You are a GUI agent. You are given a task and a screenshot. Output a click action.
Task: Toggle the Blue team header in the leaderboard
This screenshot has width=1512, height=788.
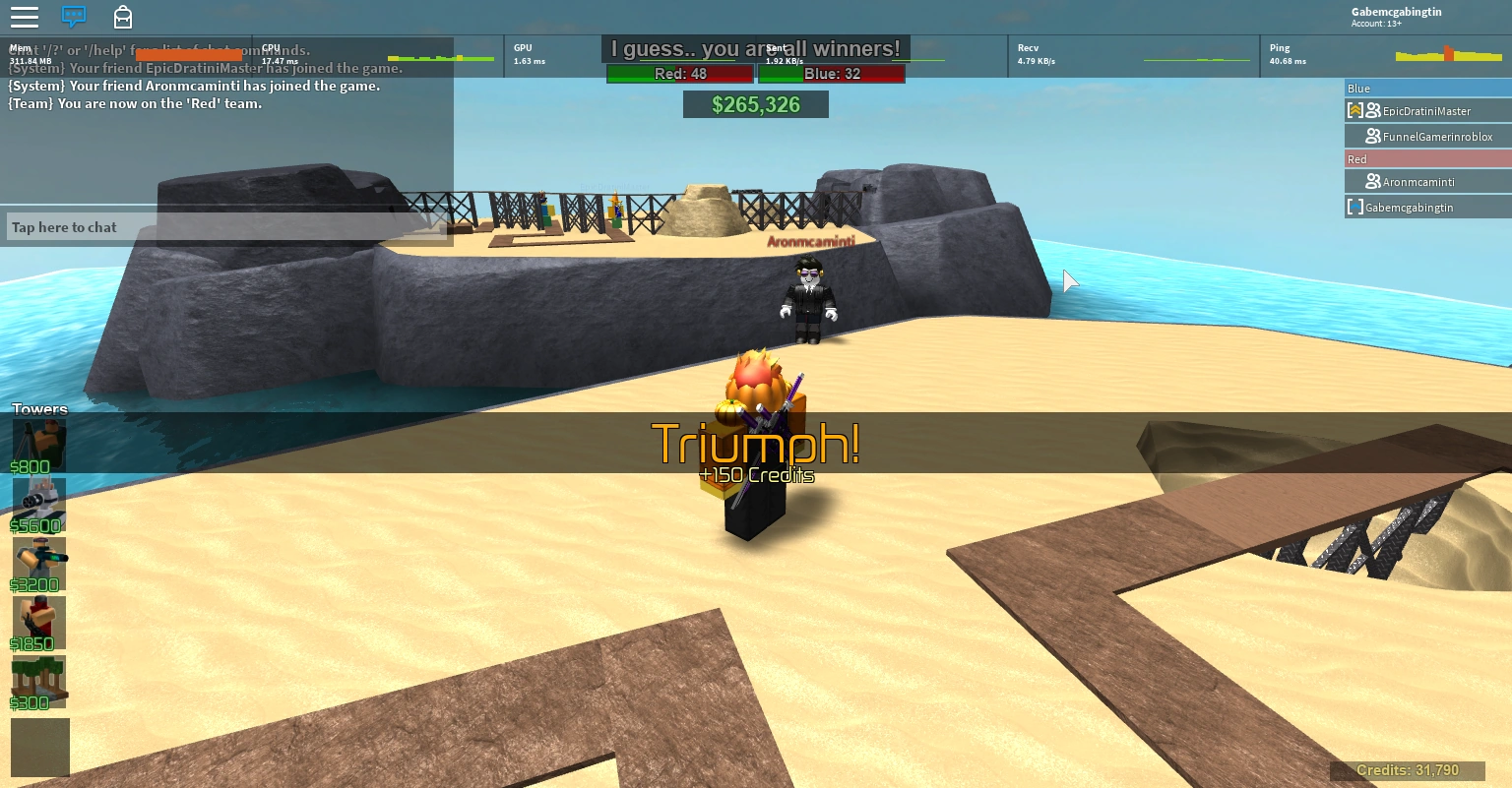pos(1427,88)
